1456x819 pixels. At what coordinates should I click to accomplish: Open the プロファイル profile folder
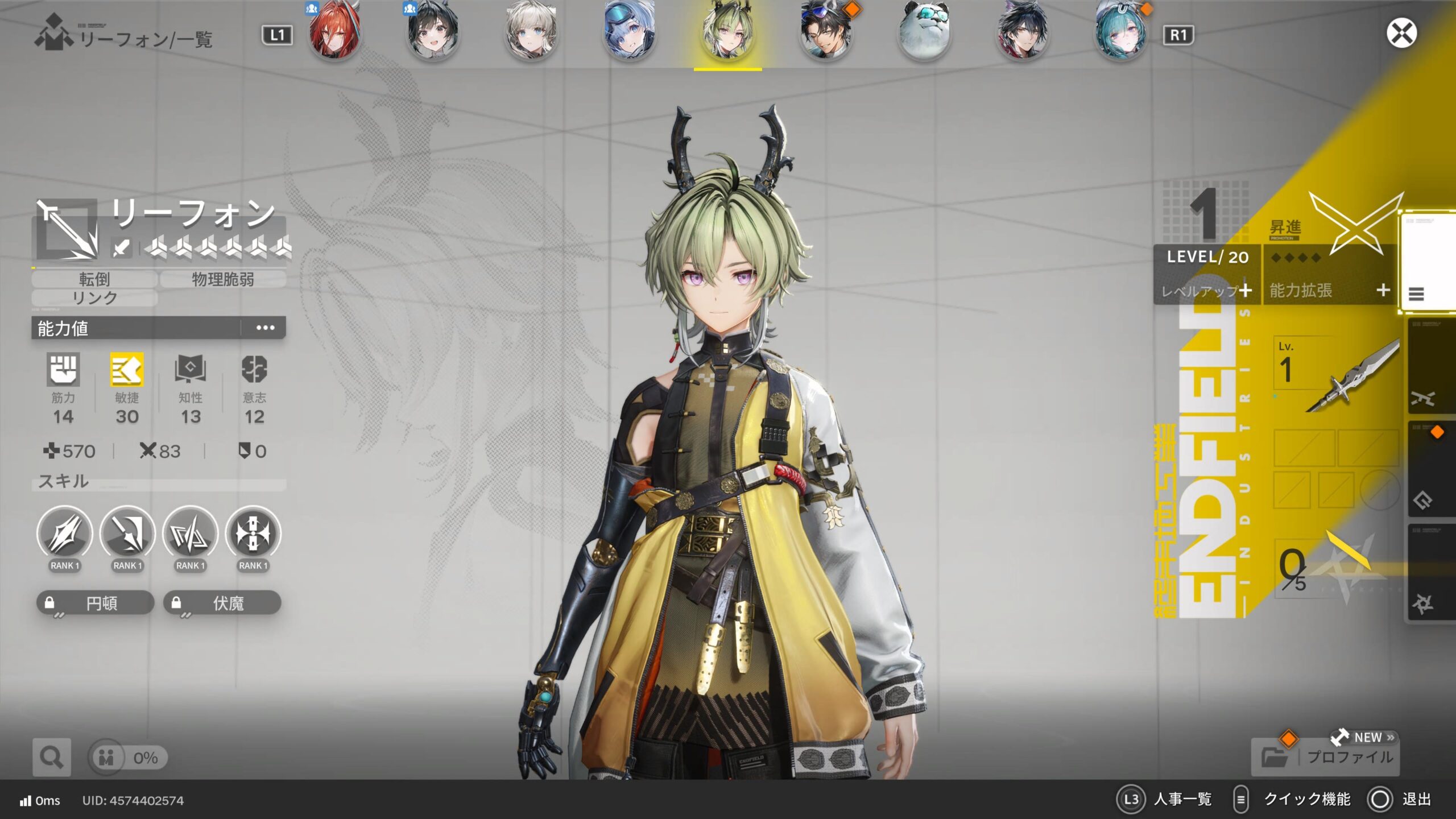(1325, 757)
